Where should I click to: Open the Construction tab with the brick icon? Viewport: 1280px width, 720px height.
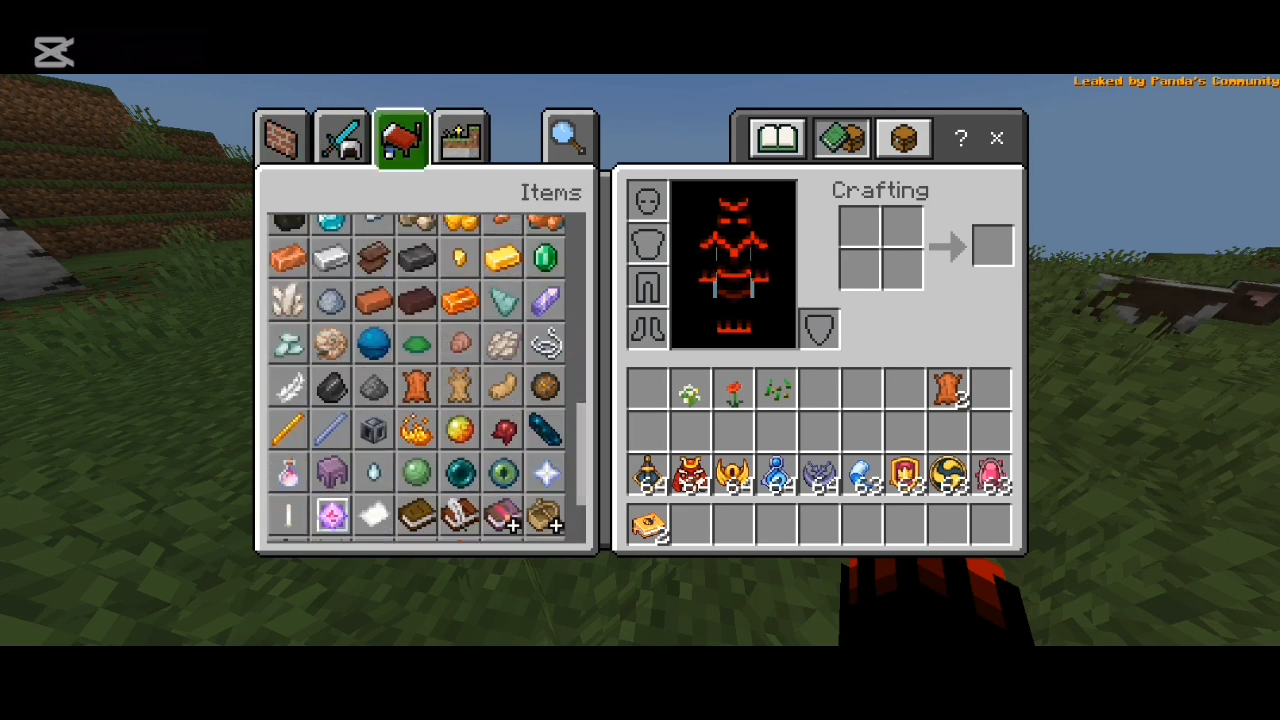(281, 137)
